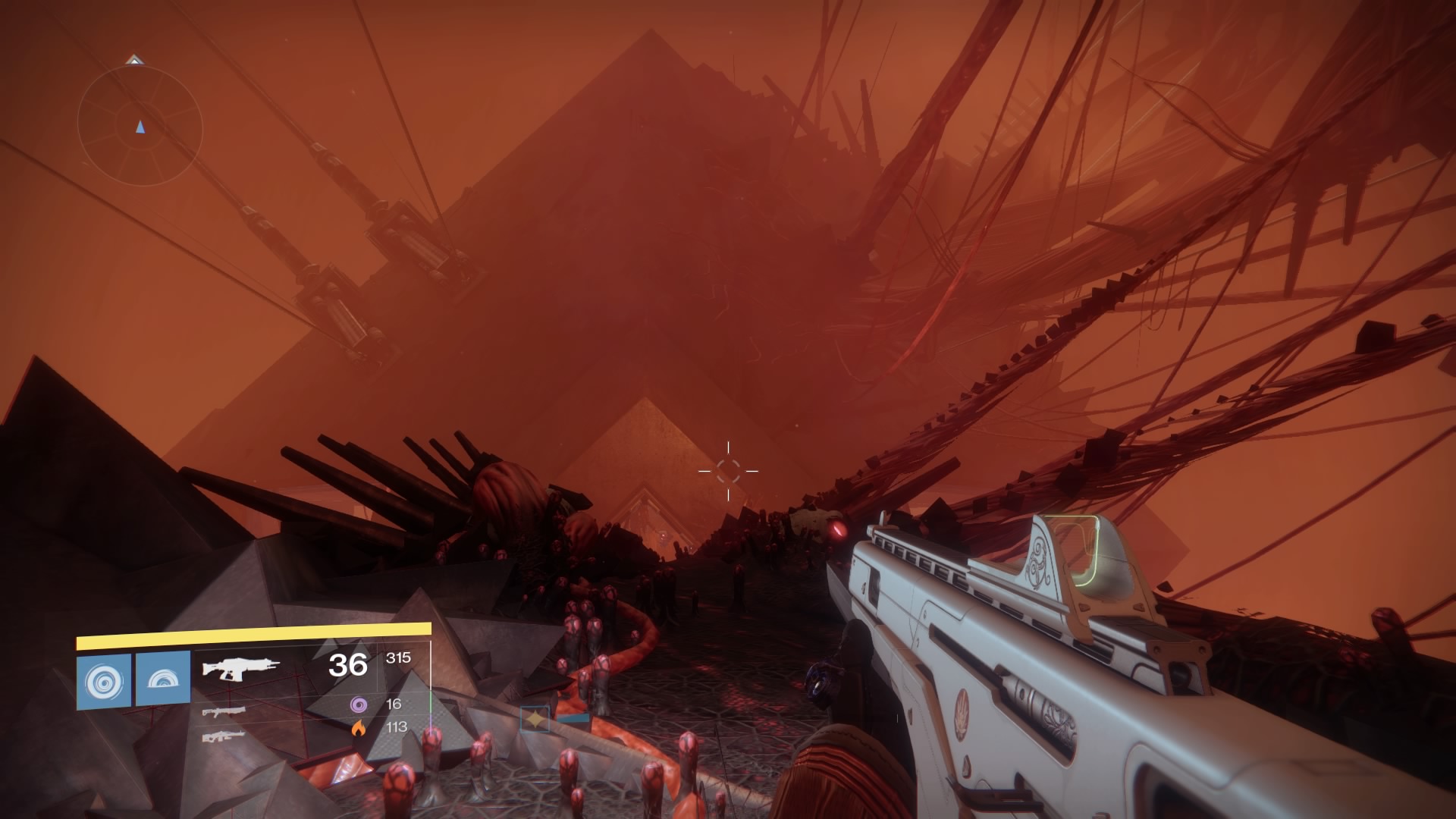Viewport: 1456px width, 819px height.
Task: Click the equipped auto rifle weapon icon
Action: pos(240,668)
